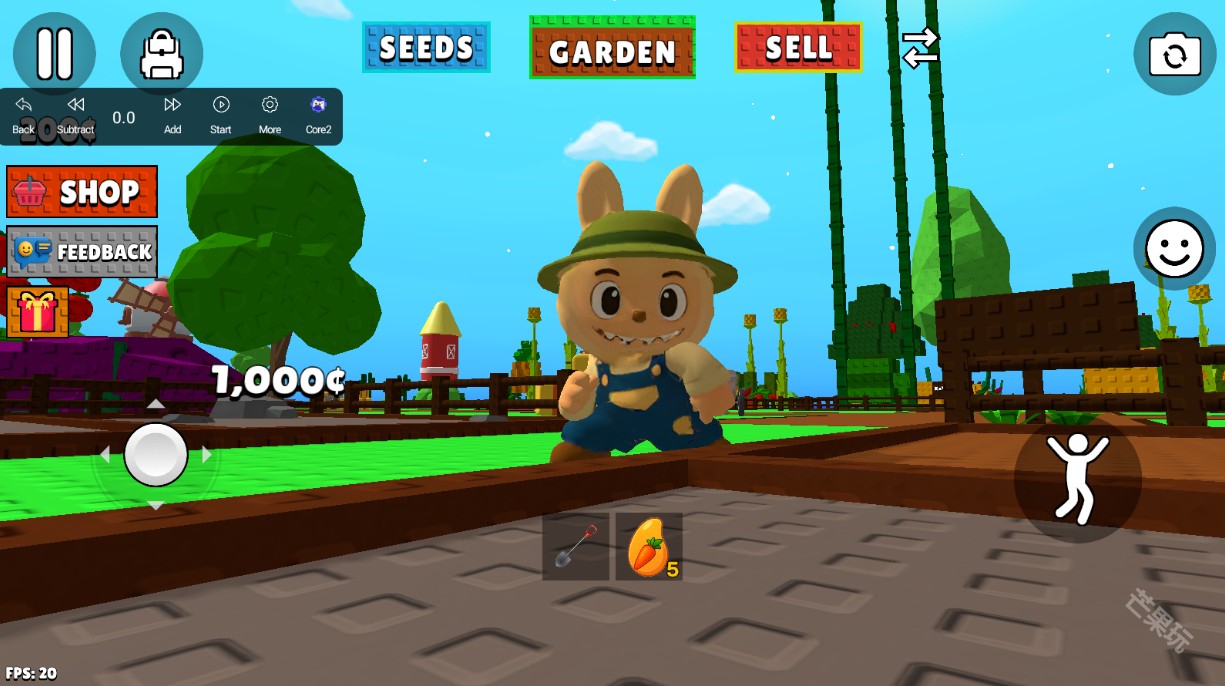Click Start on the speed overlay
Viewport: 1225px width, 686px height.
coord(221,114)
